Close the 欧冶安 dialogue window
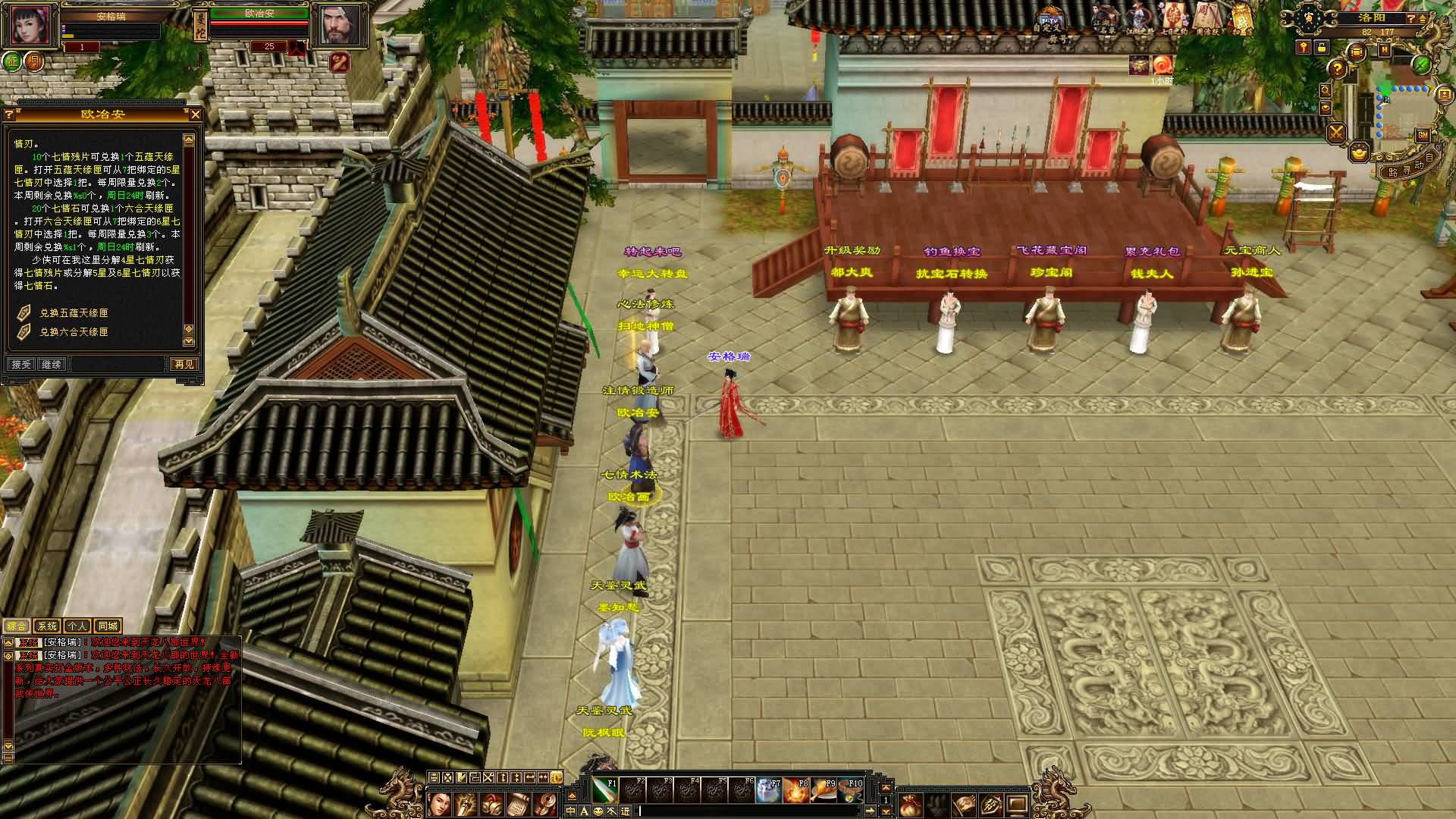The width and height of the screenshot is (1456, 819). pyautogui.click(x=196, y=115)
